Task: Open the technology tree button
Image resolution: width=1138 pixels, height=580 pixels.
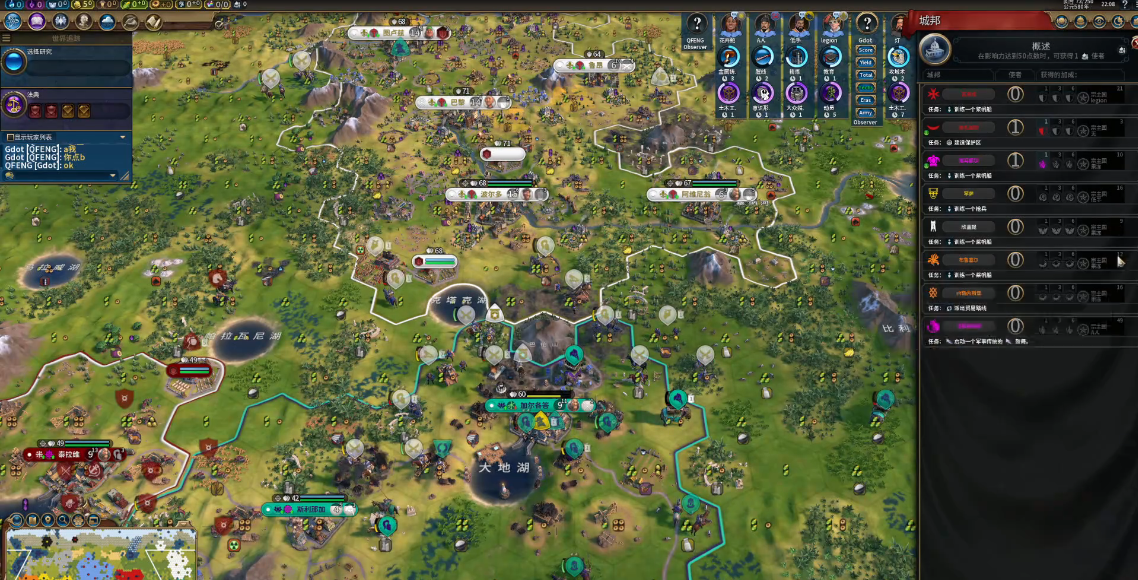Action: point(13,20)
